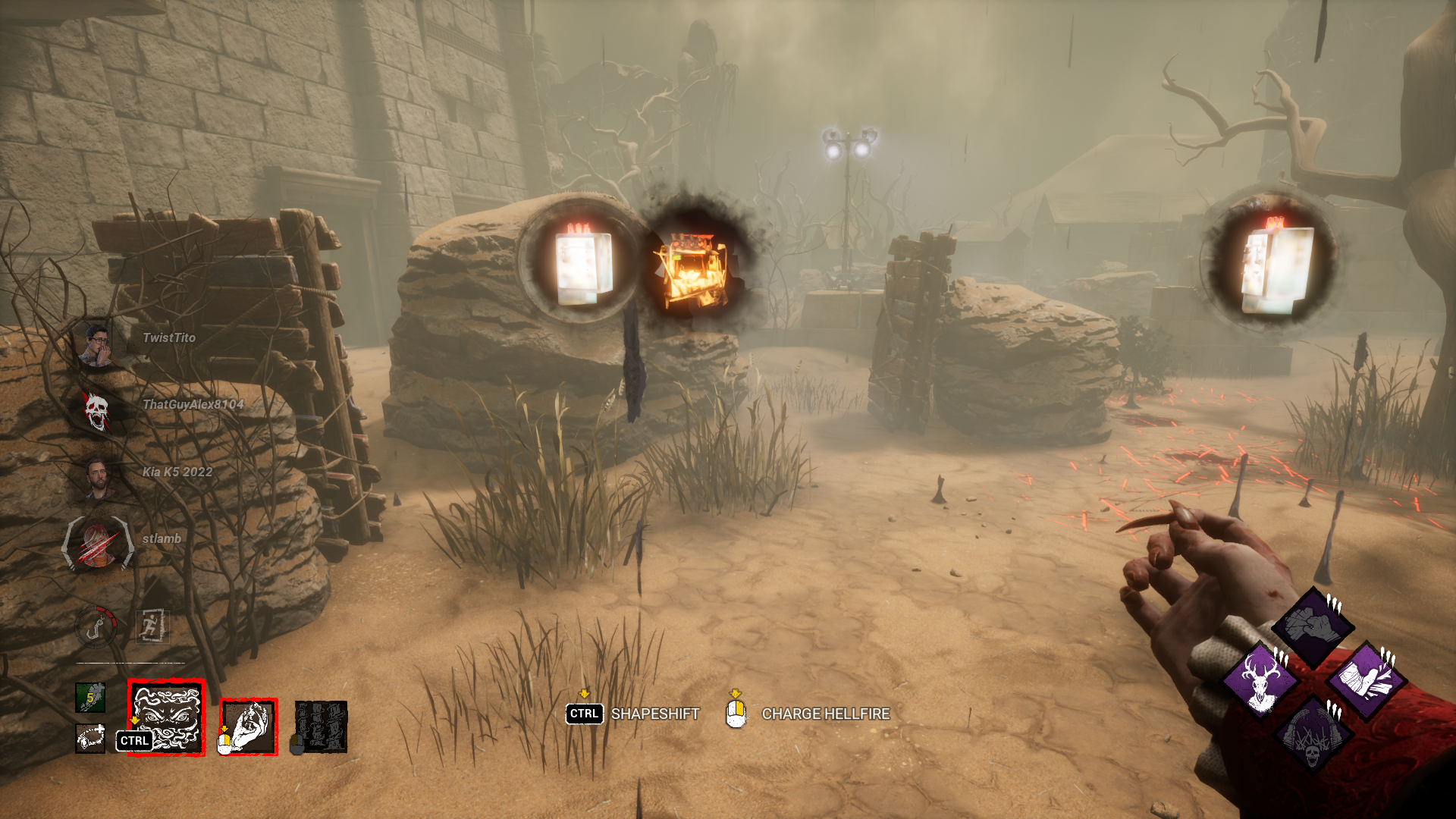The image size is (1456, 819).
Task: Click the greyed-out pillars power icon
Action: pos(321,726)
